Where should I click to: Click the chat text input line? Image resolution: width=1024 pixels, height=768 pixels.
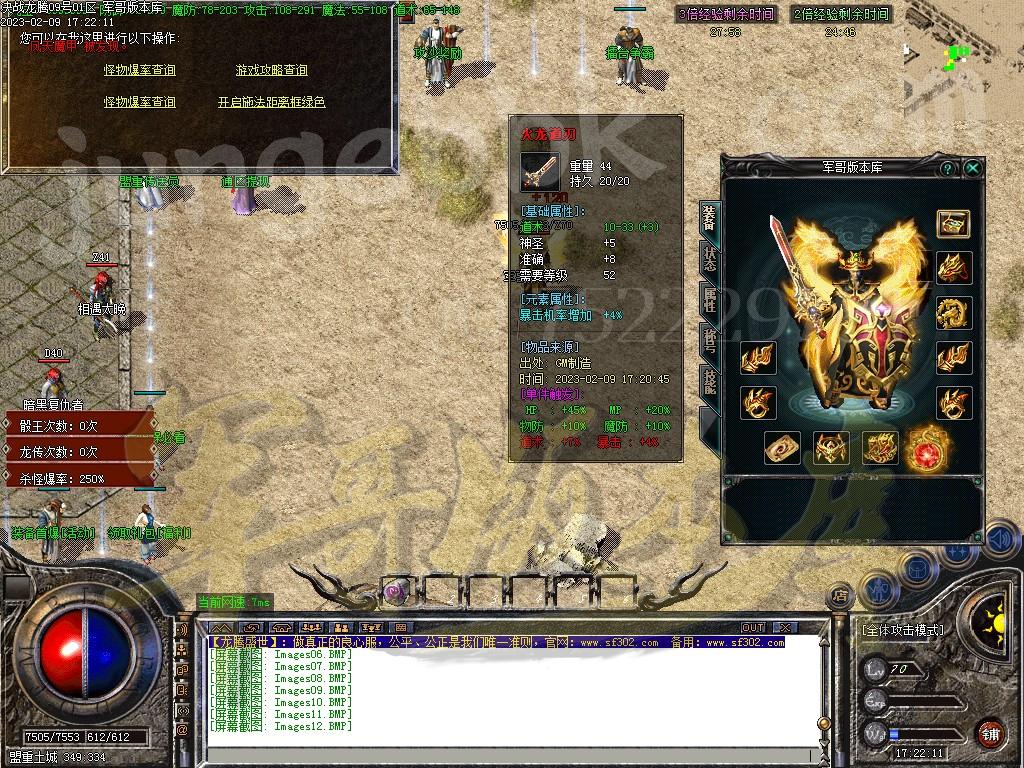tap(500, 741)
